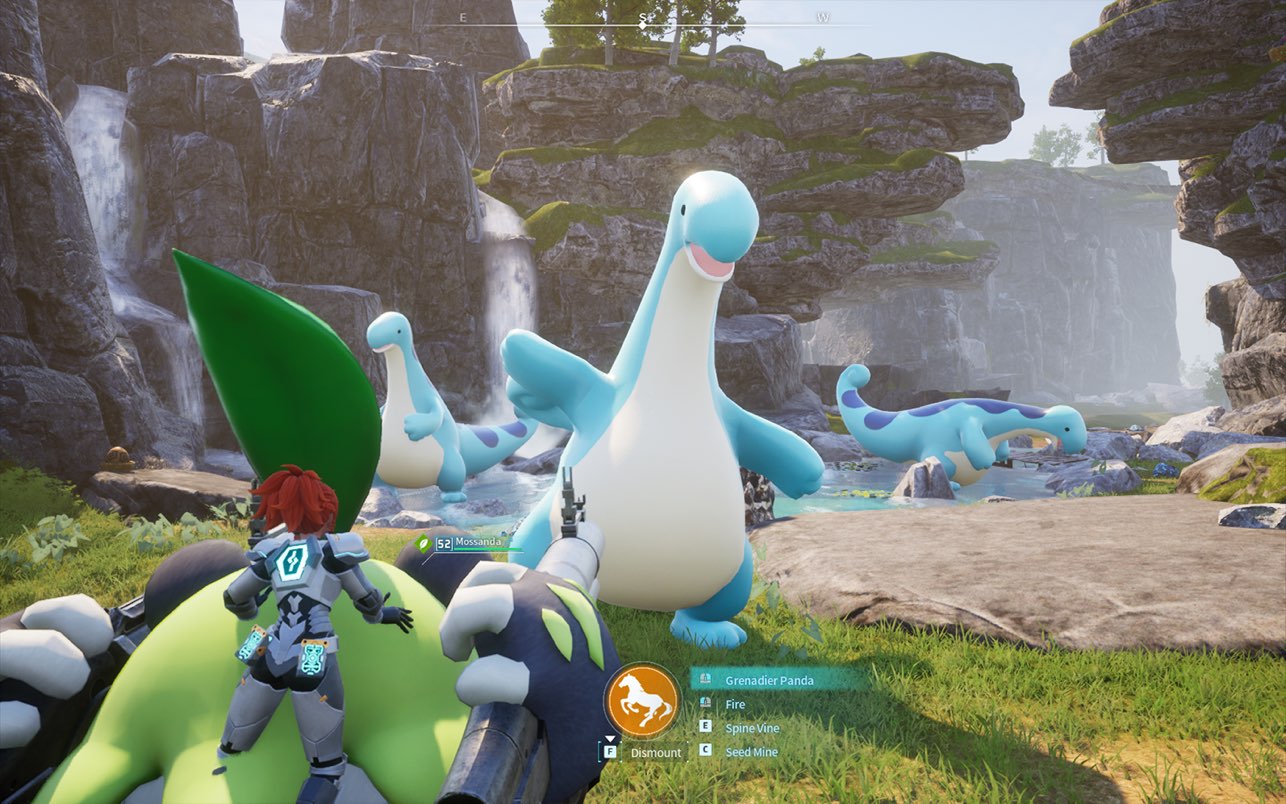
Task: Choose the Fire action in the skill list
Action: [x=735, y=704]
